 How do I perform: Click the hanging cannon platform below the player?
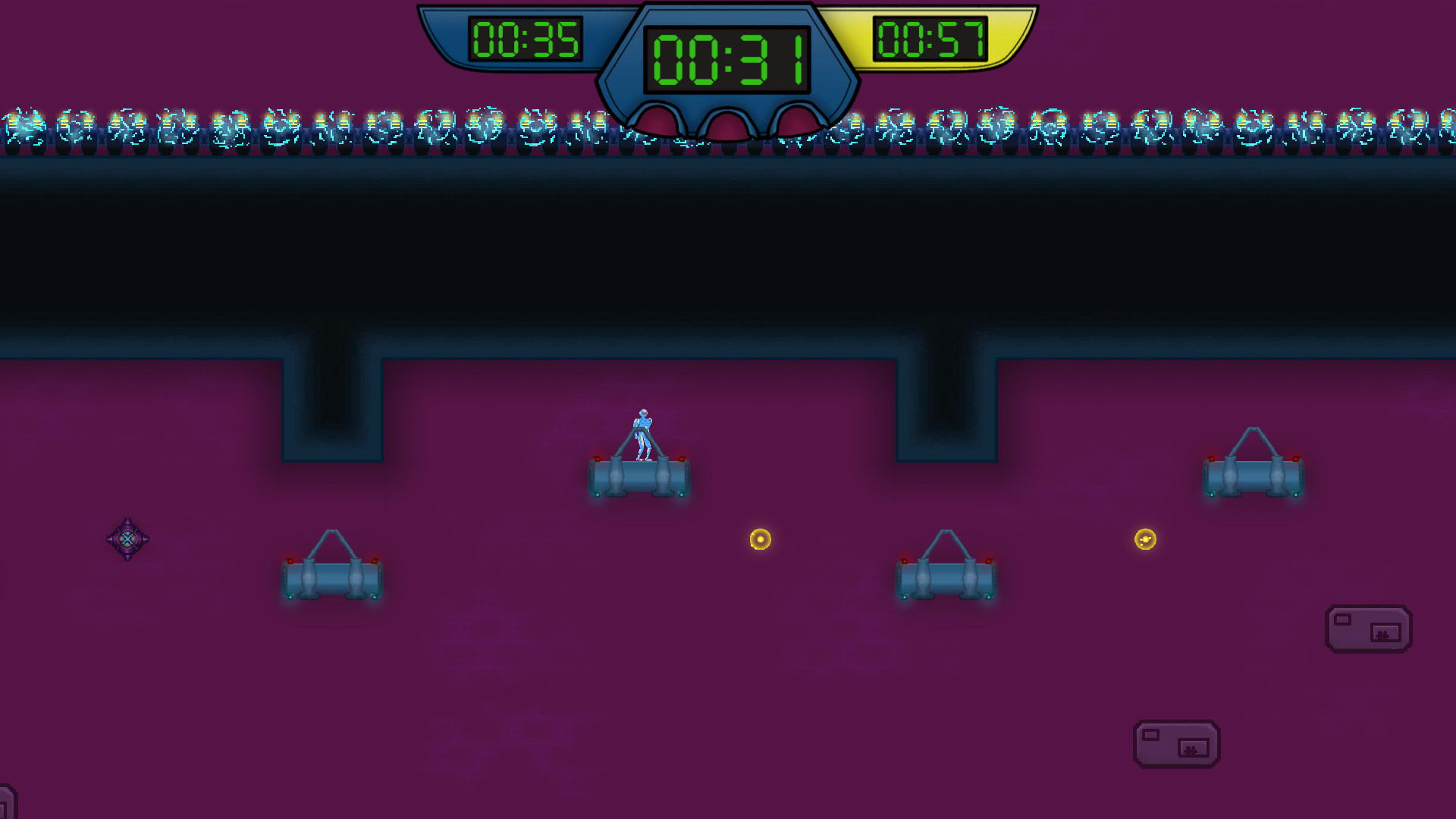point(639,474)
